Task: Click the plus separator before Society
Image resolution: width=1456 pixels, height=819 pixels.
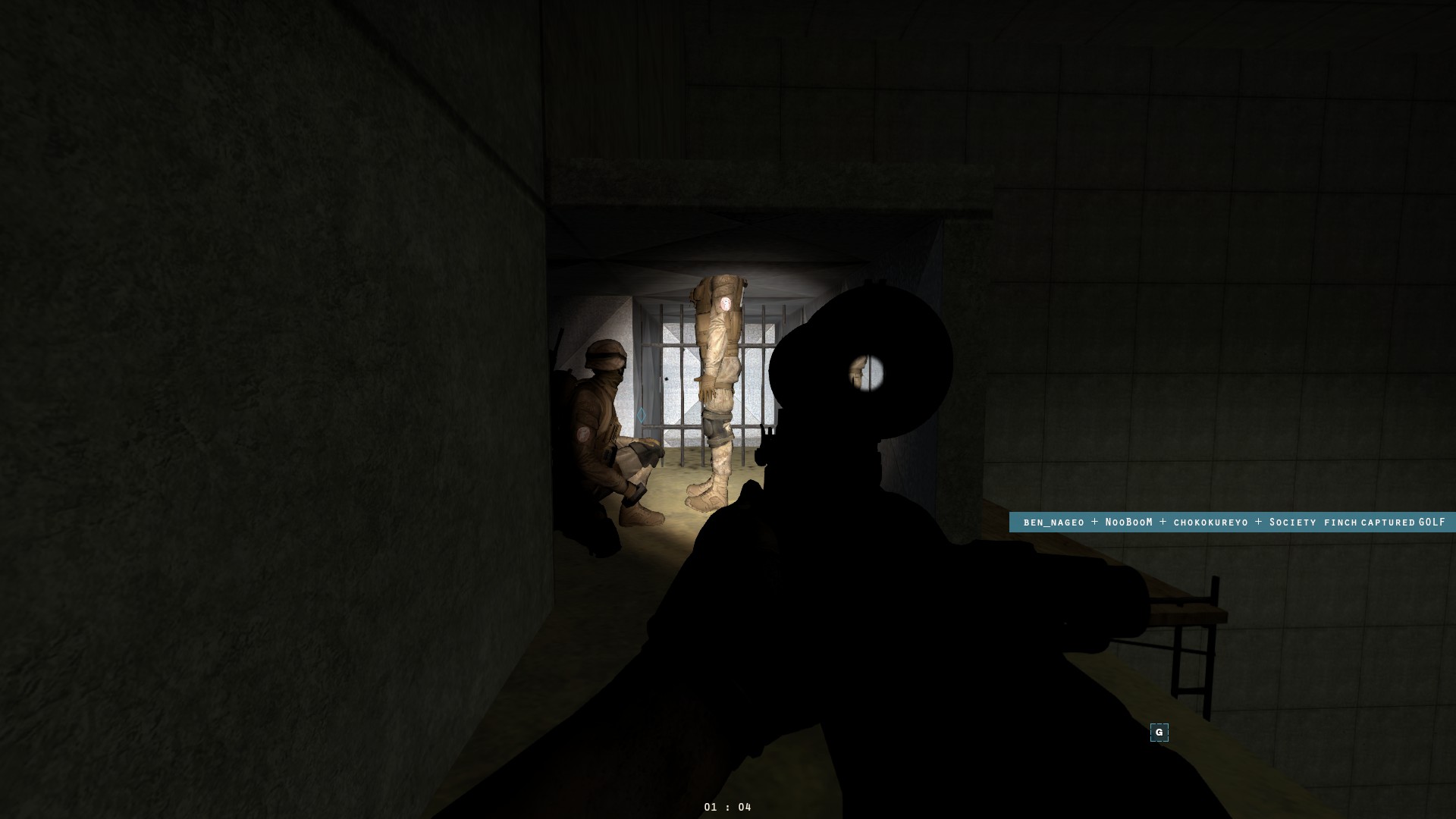Action: pyautogui.click(x=1258, y=522)
